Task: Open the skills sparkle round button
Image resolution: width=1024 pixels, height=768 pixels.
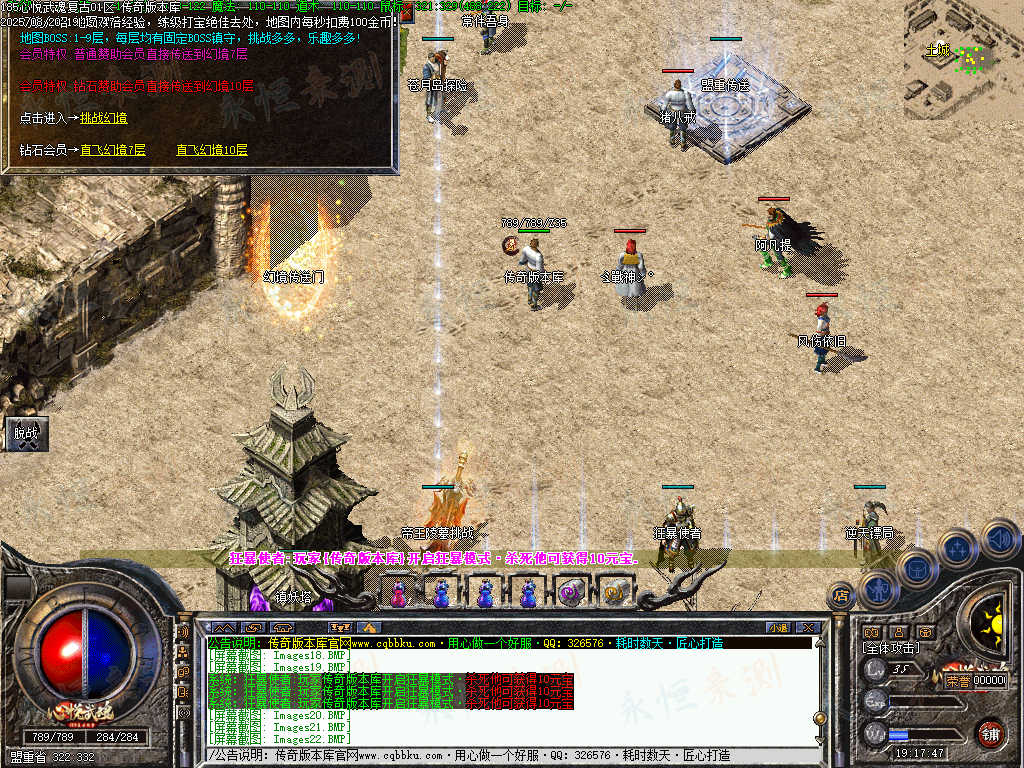Action: click(x=957, y=548)
